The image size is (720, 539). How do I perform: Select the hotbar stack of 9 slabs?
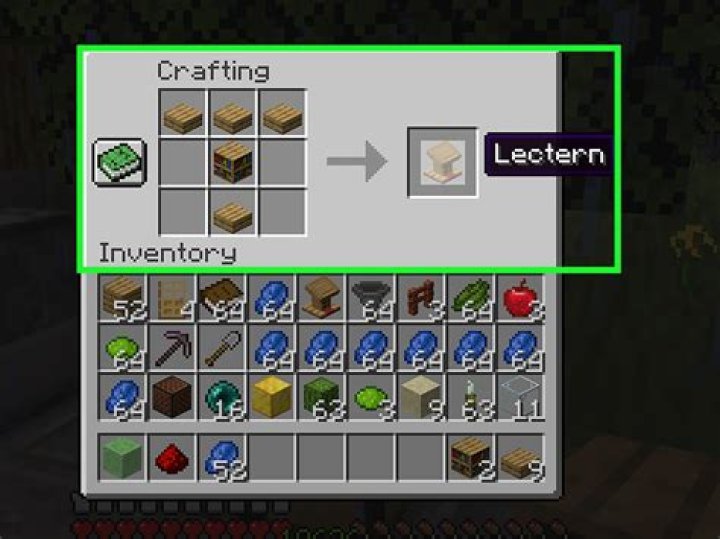(x=520, y=458)
